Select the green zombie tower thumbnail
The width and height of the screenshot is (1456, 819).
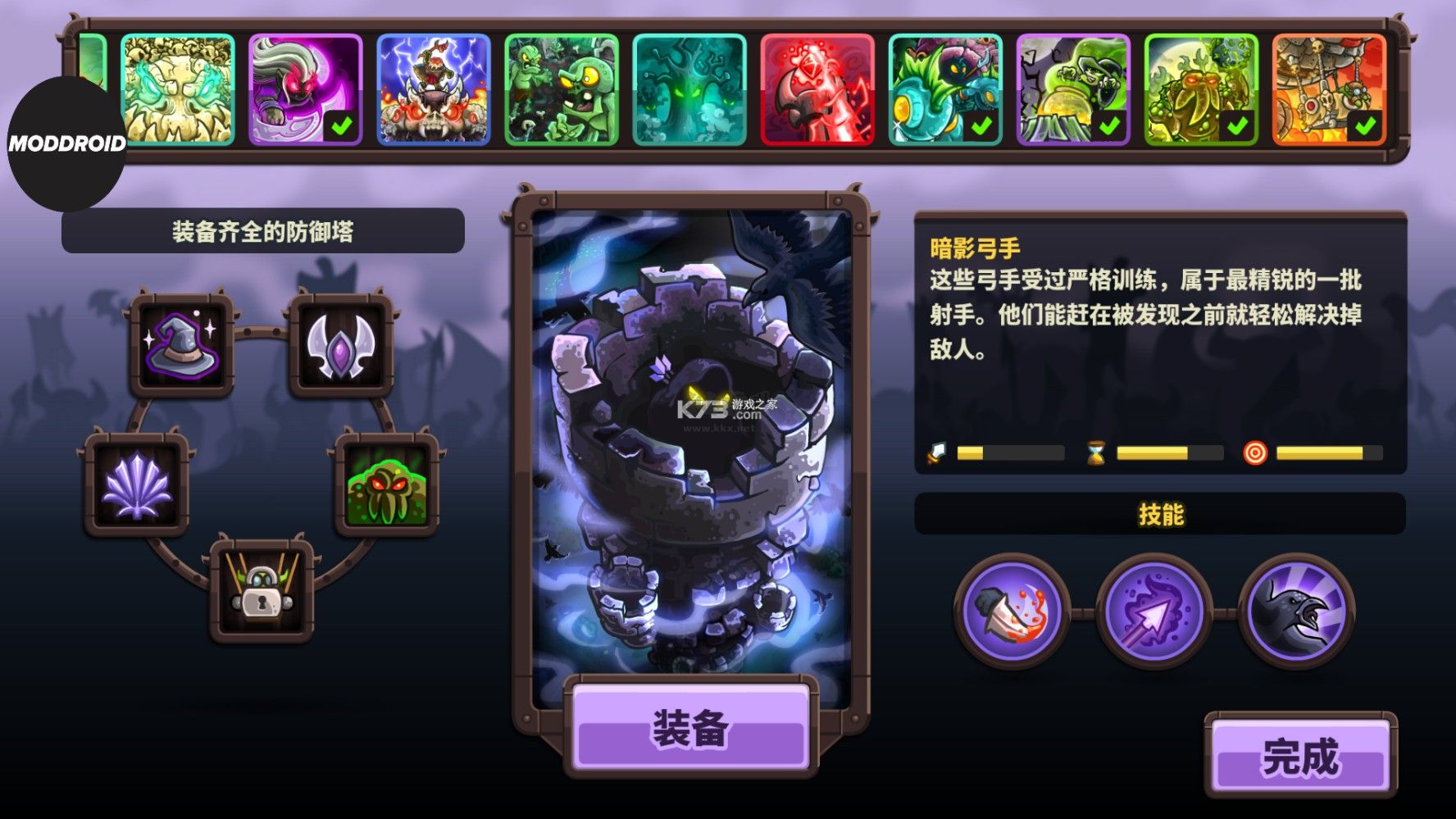(x=561, y=90)
